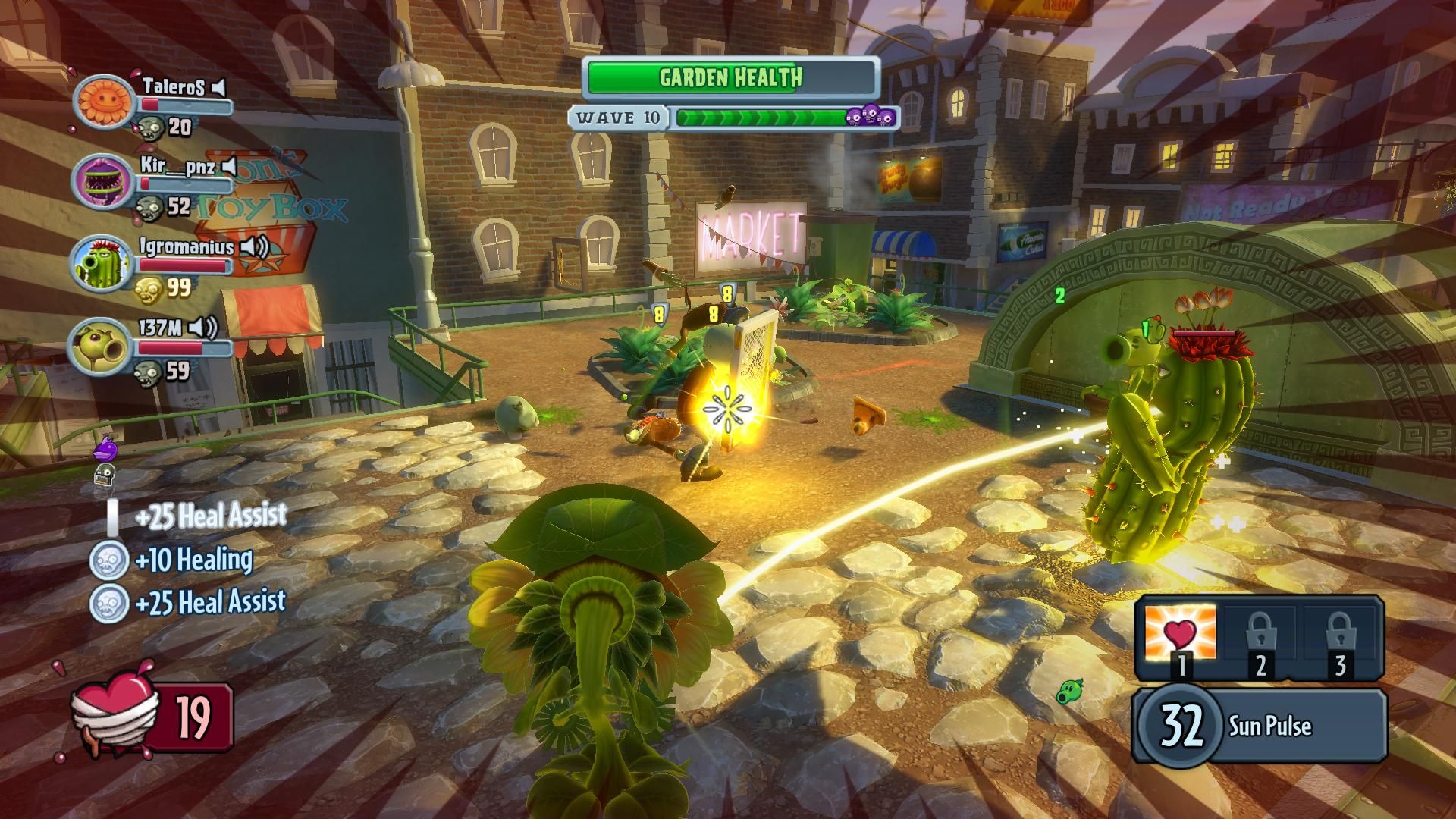1456x819 pixels.
Task: Toggle voice speaker icon next to TaleroS
Action: [x=218, y=88]
